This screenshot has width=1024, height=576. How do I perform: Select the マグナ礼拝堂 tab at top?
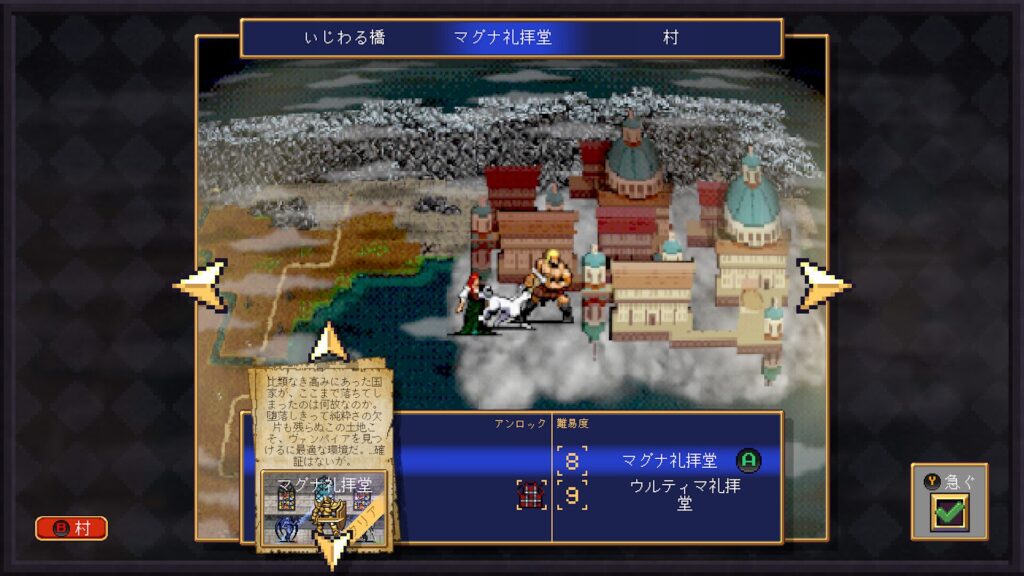tap(502, 38)
